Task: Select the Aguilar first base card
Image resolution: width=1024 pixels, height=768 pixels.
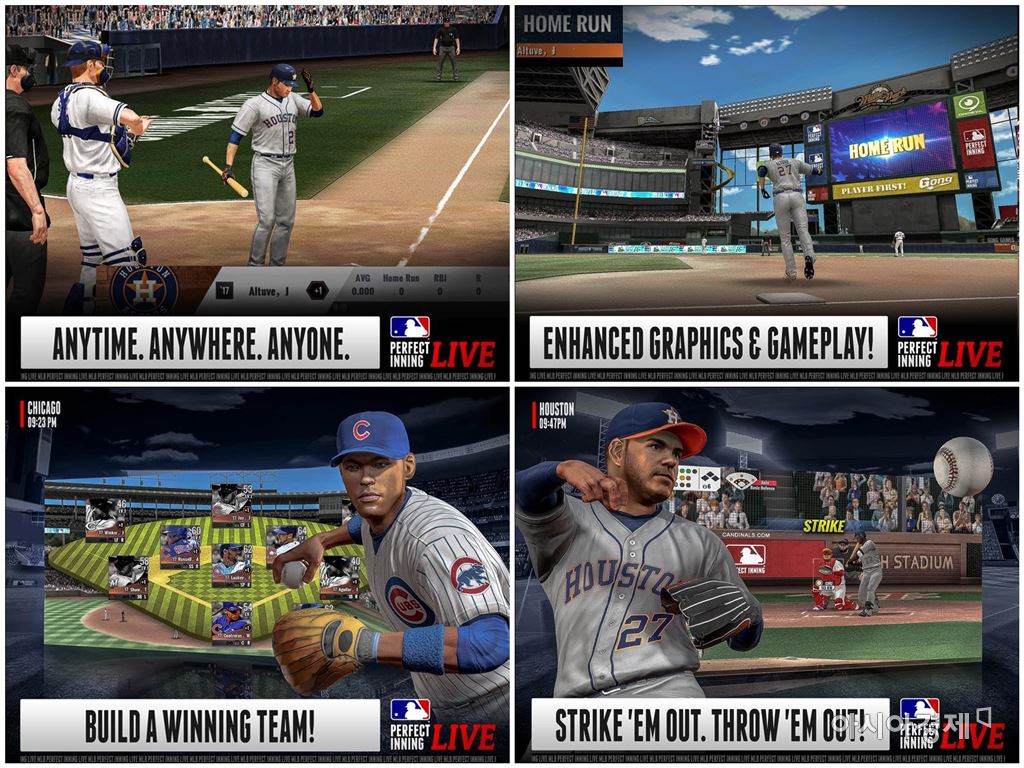Action: [x=340, y=577]
